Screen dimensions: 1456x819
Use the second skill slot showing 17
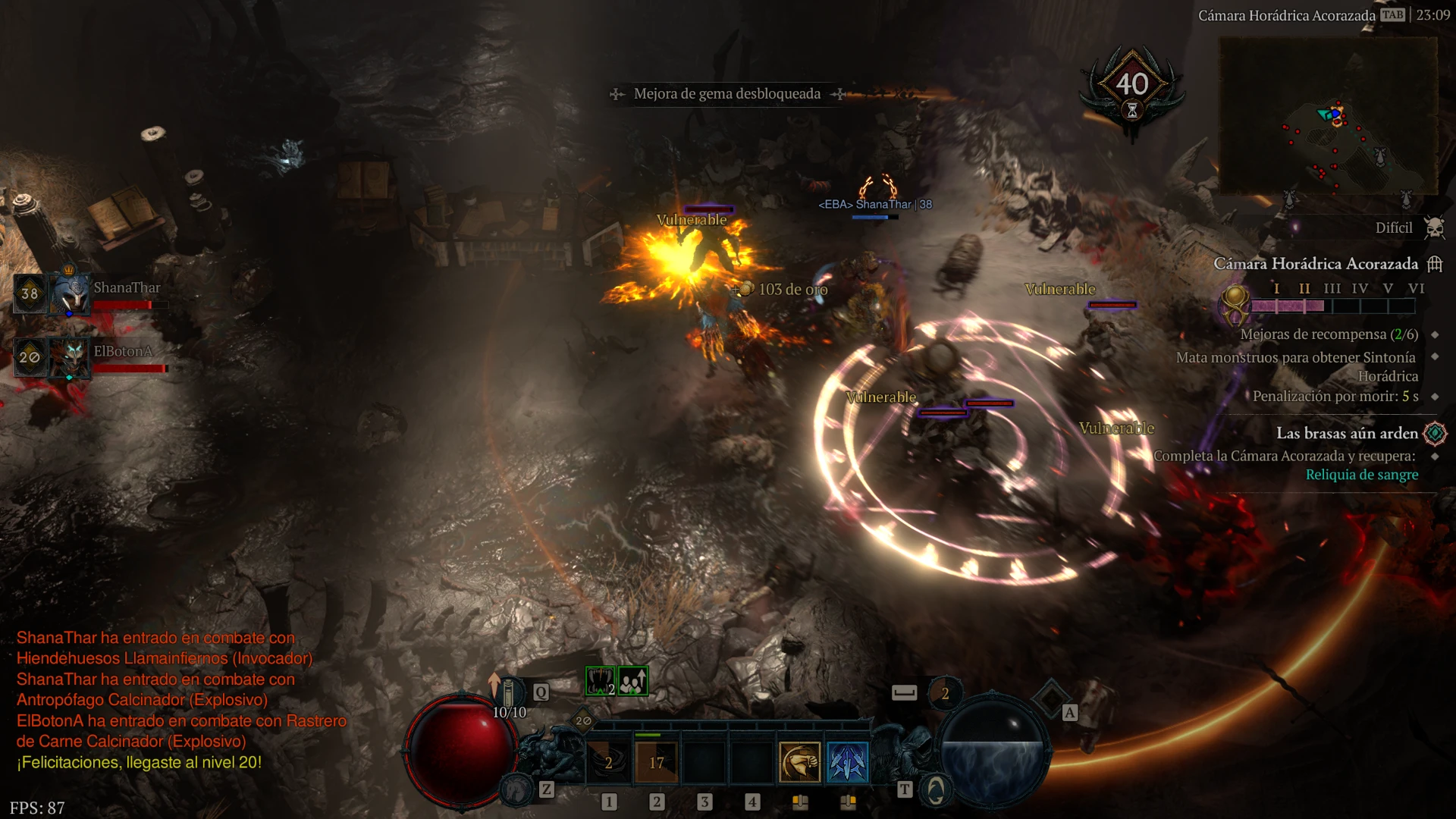pos(657,762)
